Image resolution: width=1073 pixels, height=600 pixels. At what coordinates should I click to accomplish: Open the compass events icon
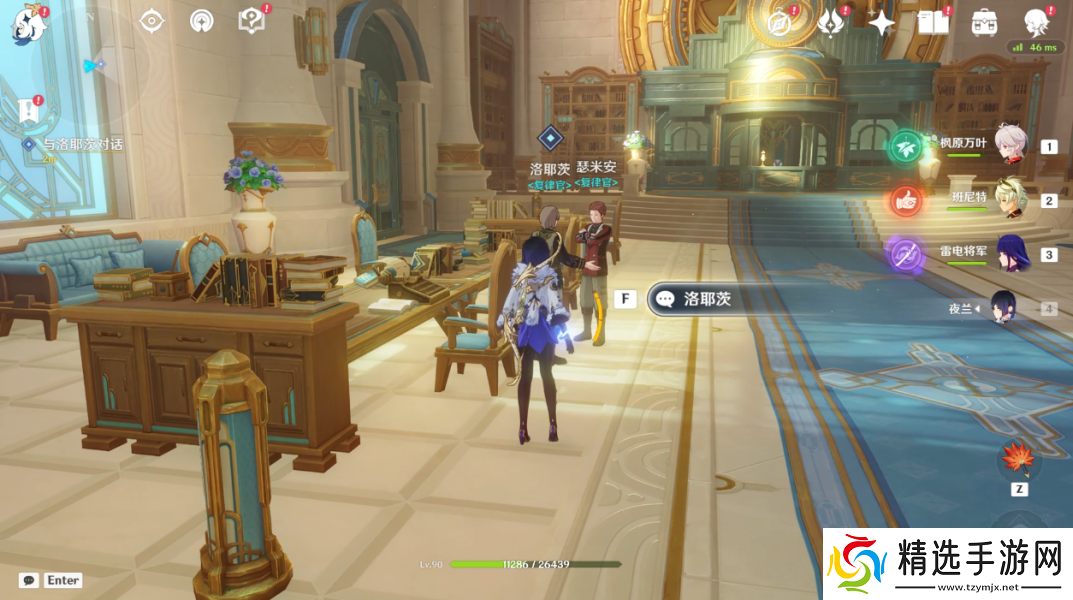[x=779, y=23]
